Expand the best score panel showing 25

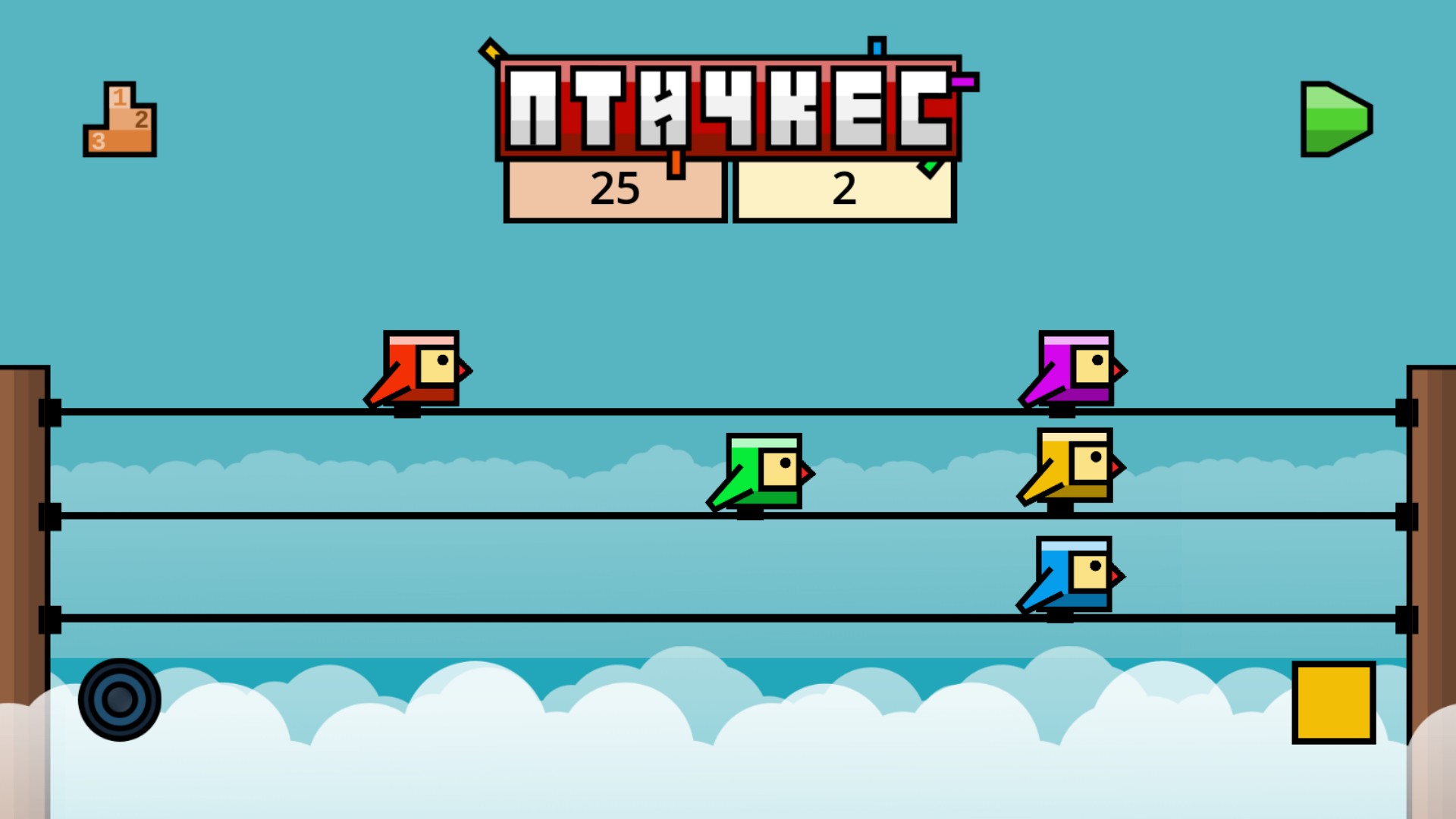pyautogui.click(x=616, y=191)
